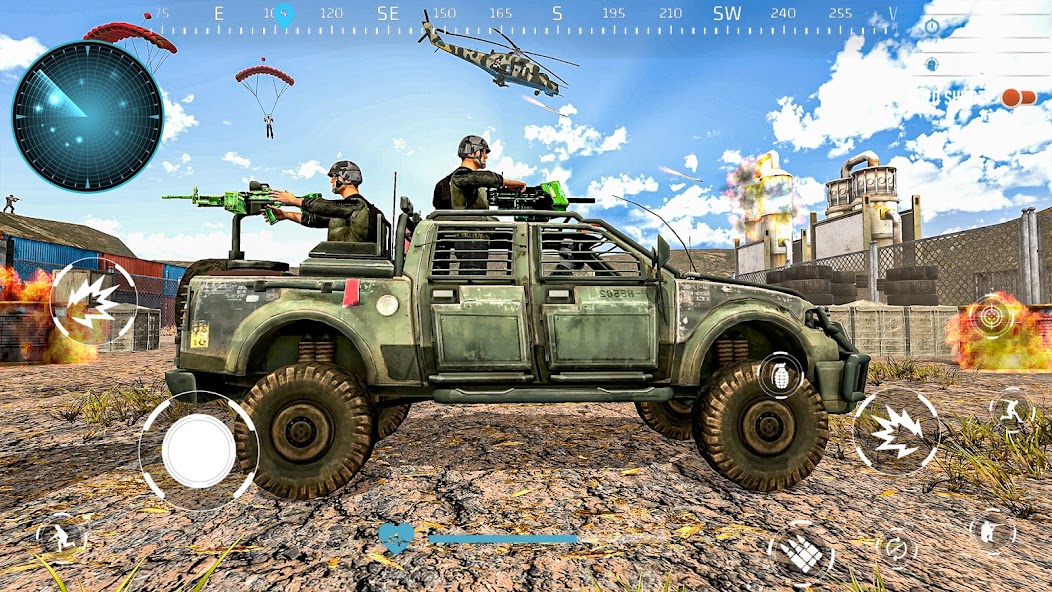Tap the circular radar minimap
Screen dimensions: 1052x592
point(88,117)
